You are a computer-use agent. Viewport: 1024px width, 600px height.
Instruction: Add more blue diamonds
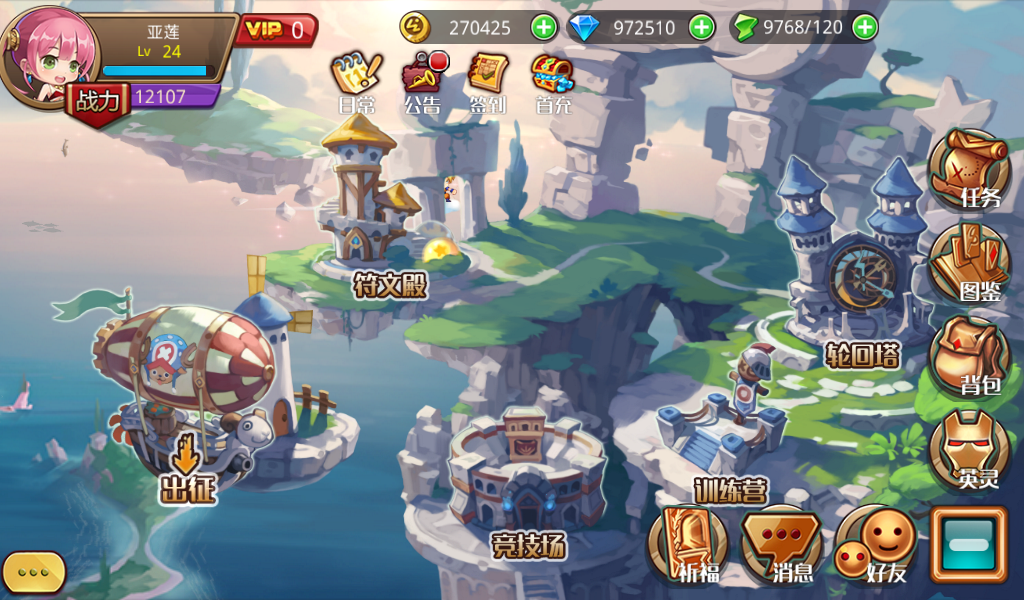pyautogui.click(x=702, y=27)
